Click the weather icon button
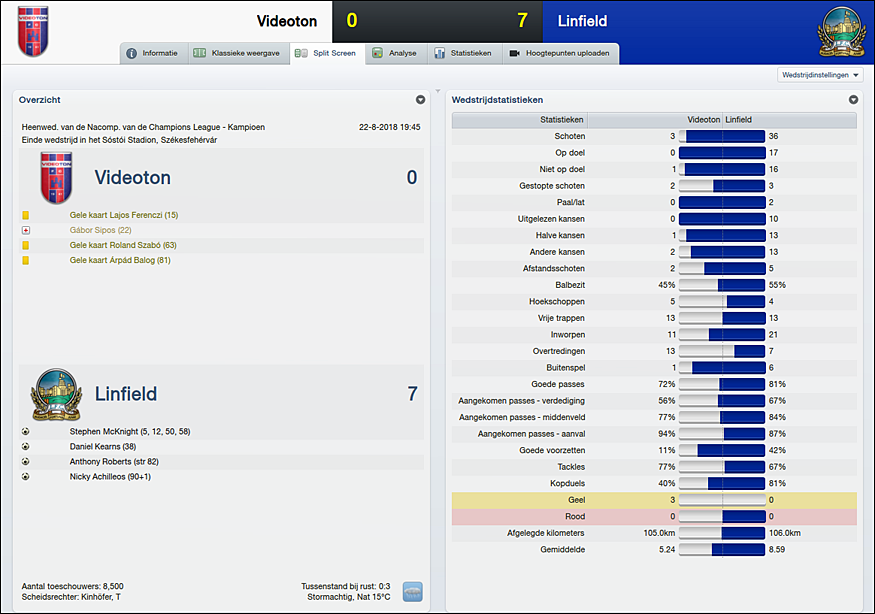 [x=412, y=591]
